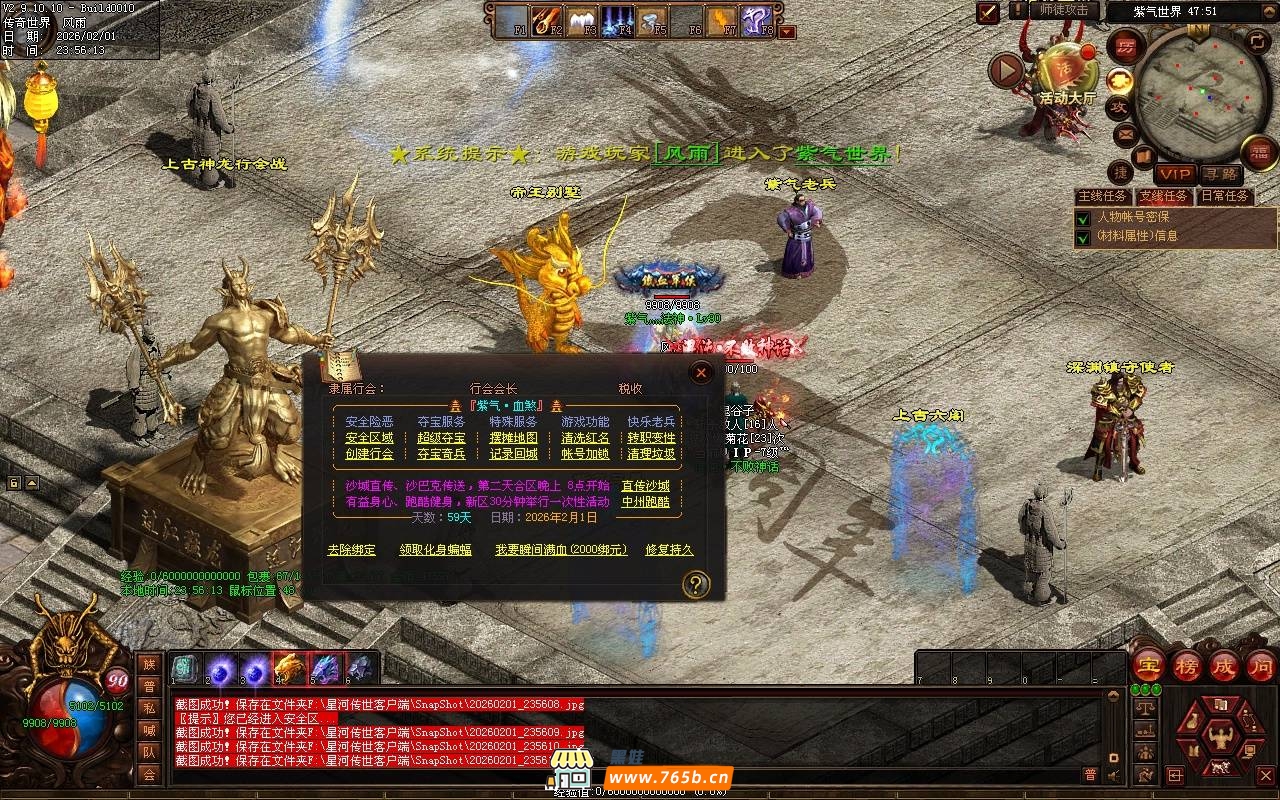Open the 榜 ranking button
Viewport: 1280px width, 800px height.
(x=1187, y=666)
